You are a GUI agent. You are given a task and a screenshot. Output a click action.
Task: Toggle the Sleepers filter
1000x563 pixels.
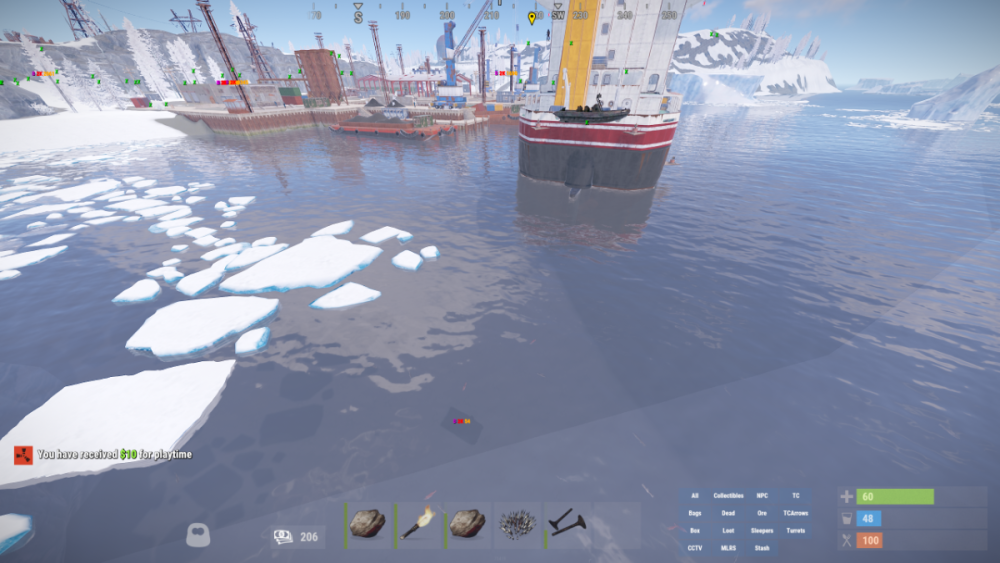[x=762, y=531]
